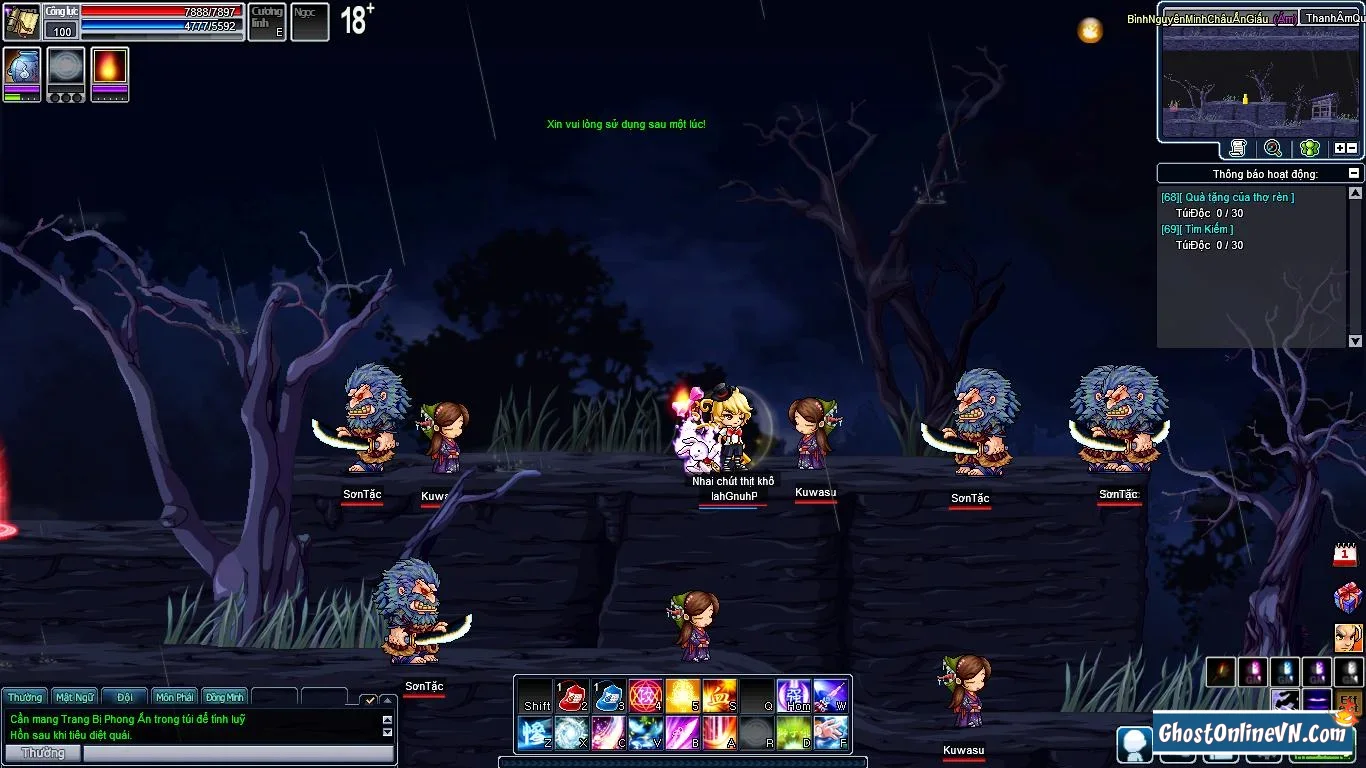Open the gift box icon
The height and width of the screenshot is (768, 1366).
click(x=1347, y=598)
